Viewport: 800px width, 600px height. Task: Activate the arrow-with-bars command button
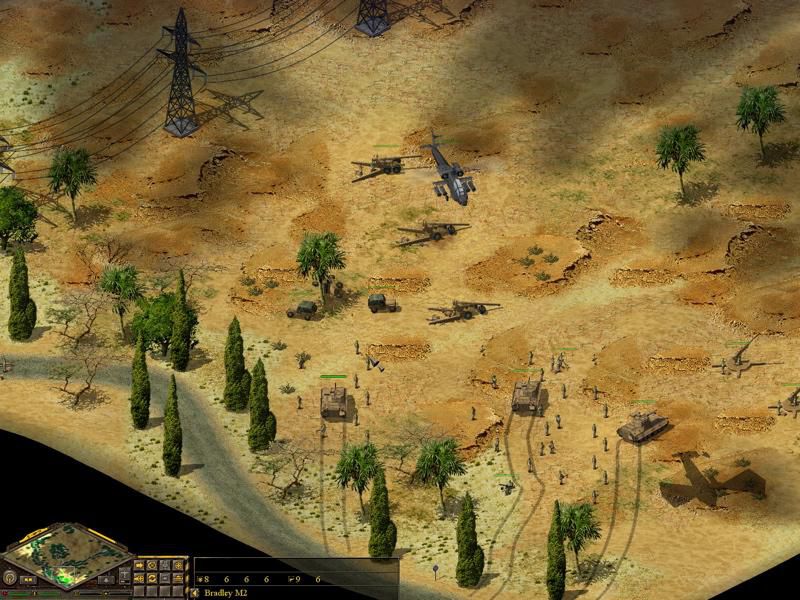click(x=139, y=578)
